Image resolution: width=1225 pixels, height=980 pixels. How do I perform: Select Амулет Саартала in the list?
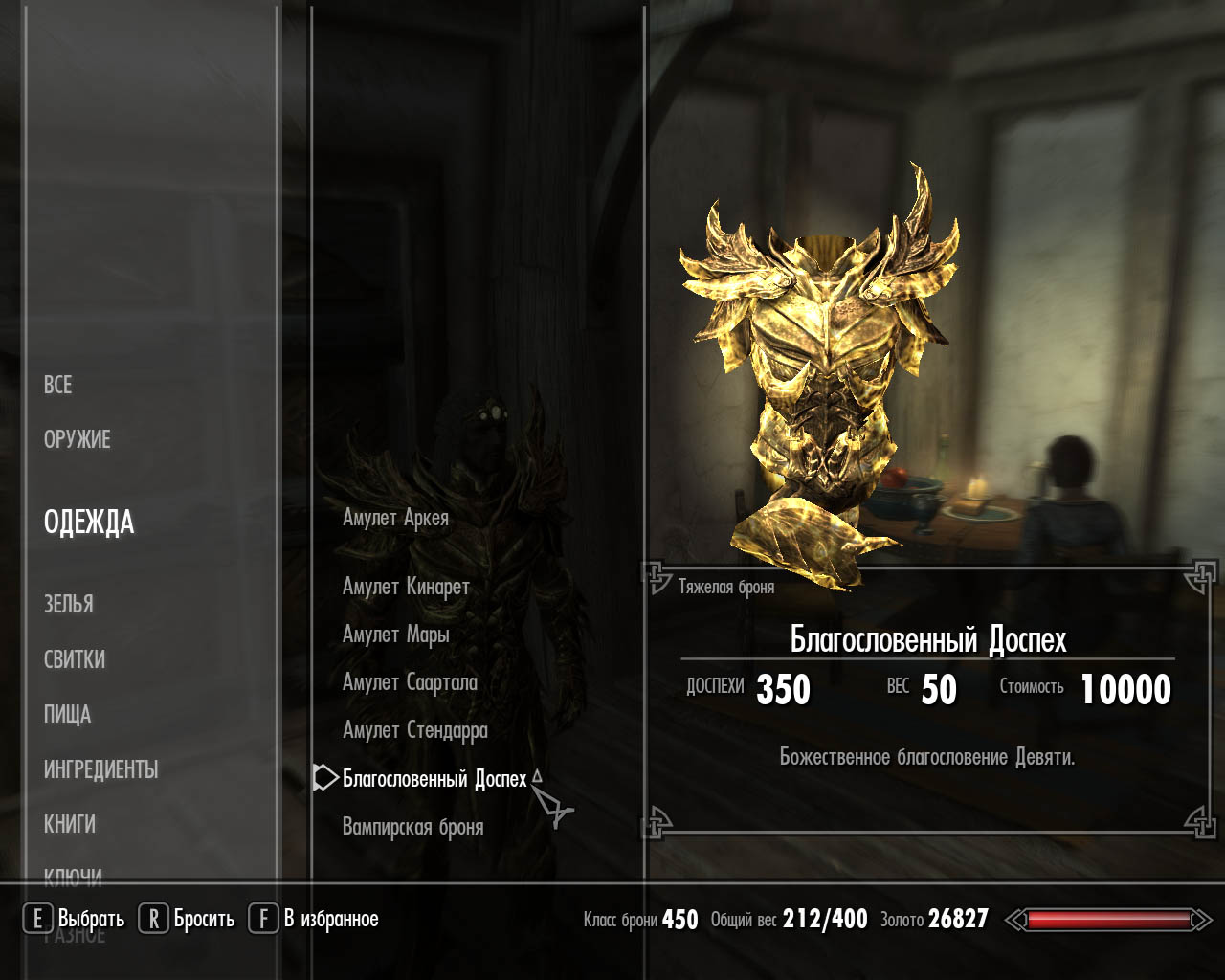pyautogui.click(x=410, y=682)
